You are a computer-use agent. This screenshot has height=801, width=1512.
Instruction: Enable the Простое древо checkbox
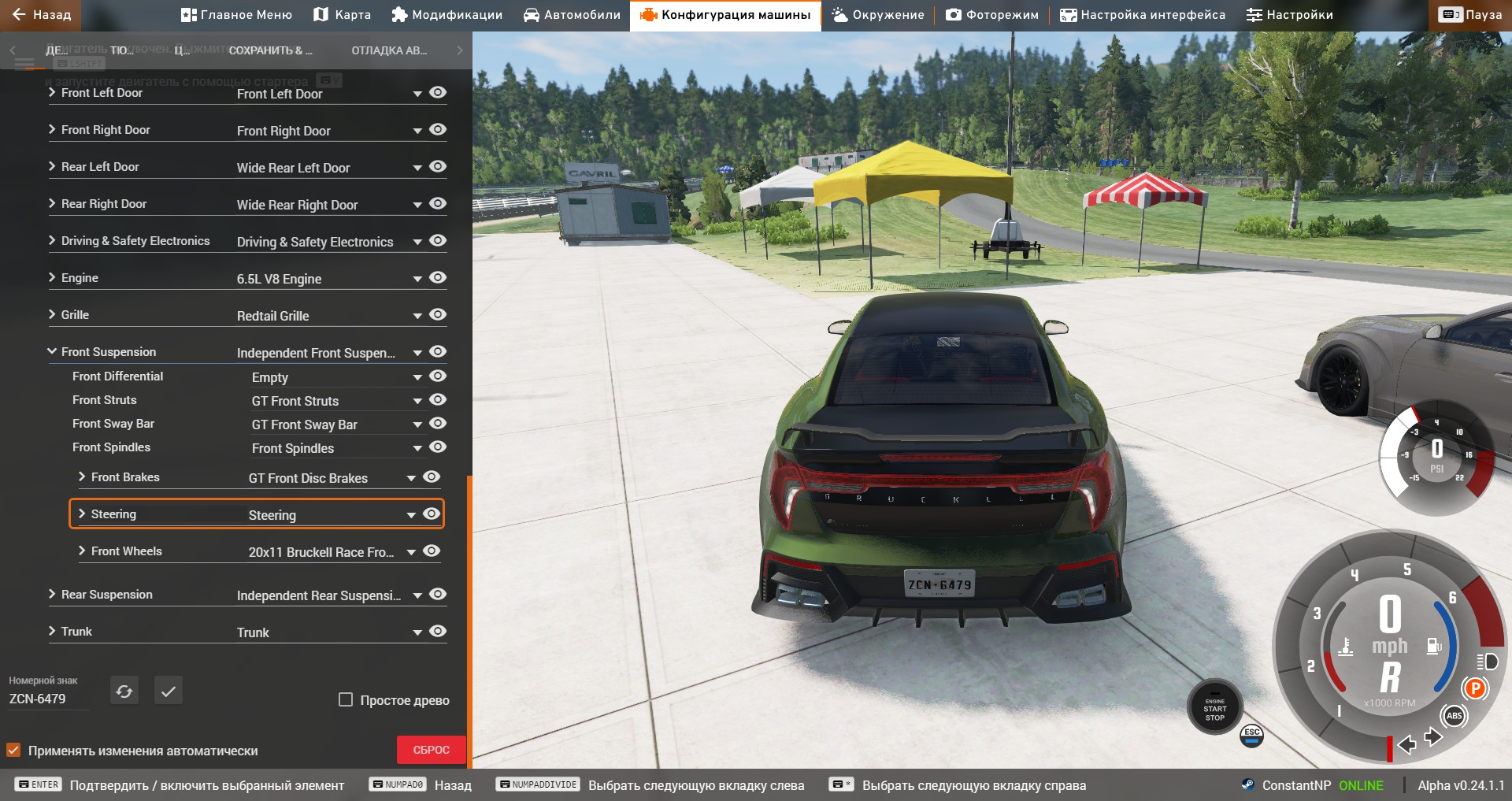[x=346, y=699]
